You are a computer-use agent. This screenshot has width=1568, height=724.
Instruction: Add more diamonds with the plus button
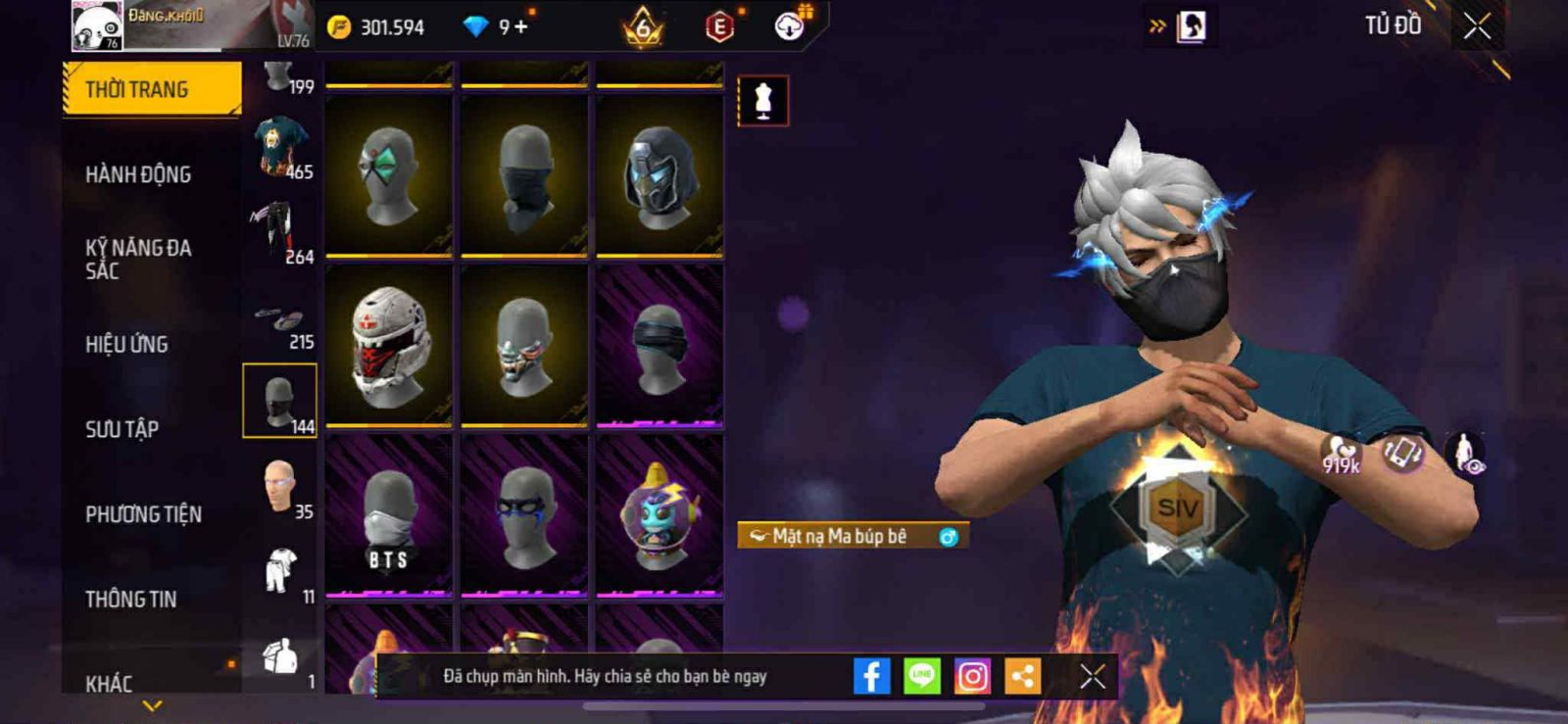(521, 26)
